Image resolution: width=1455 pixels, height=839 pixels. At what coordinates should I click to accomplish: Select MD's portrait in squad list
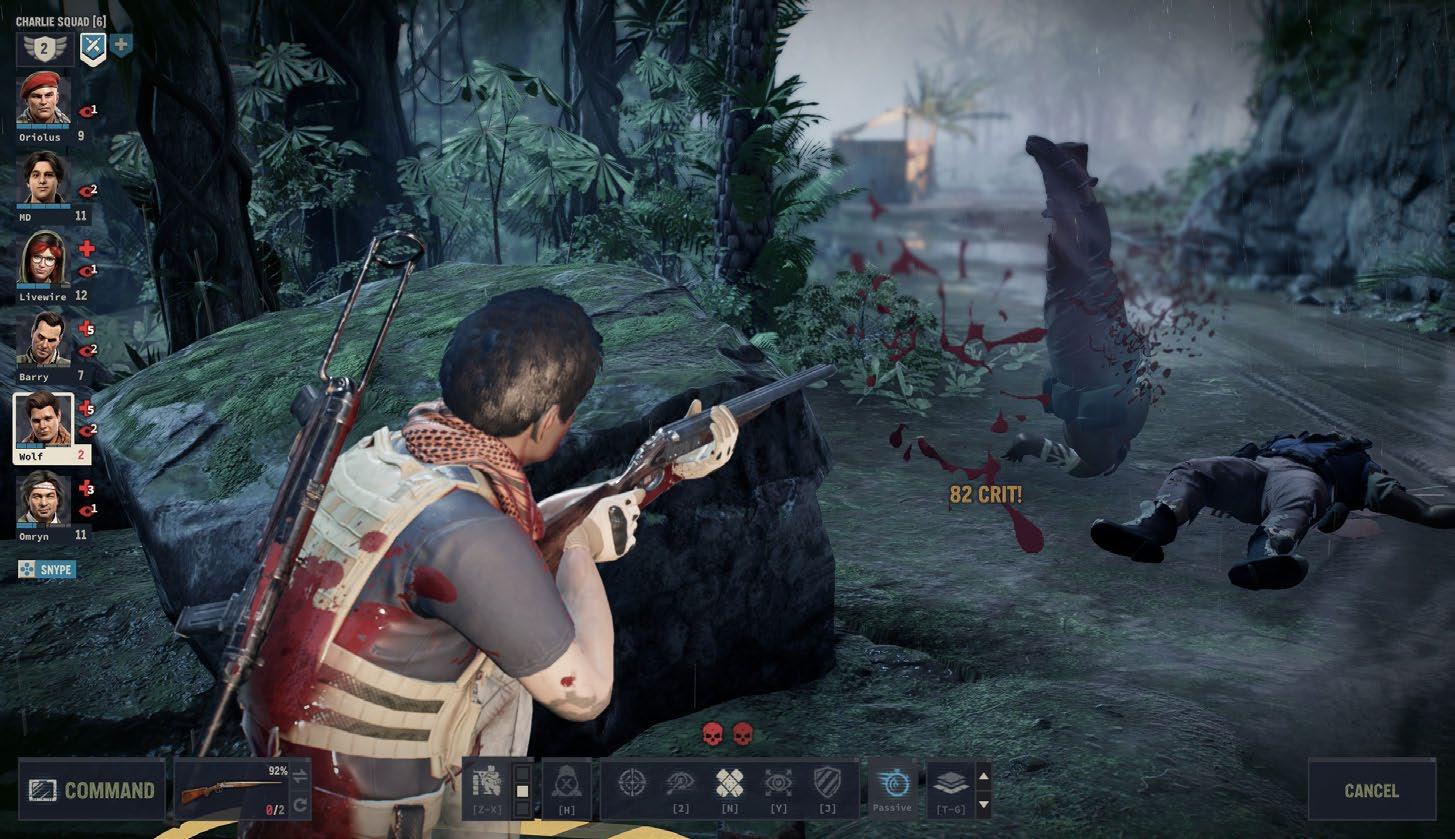point(43,180)
